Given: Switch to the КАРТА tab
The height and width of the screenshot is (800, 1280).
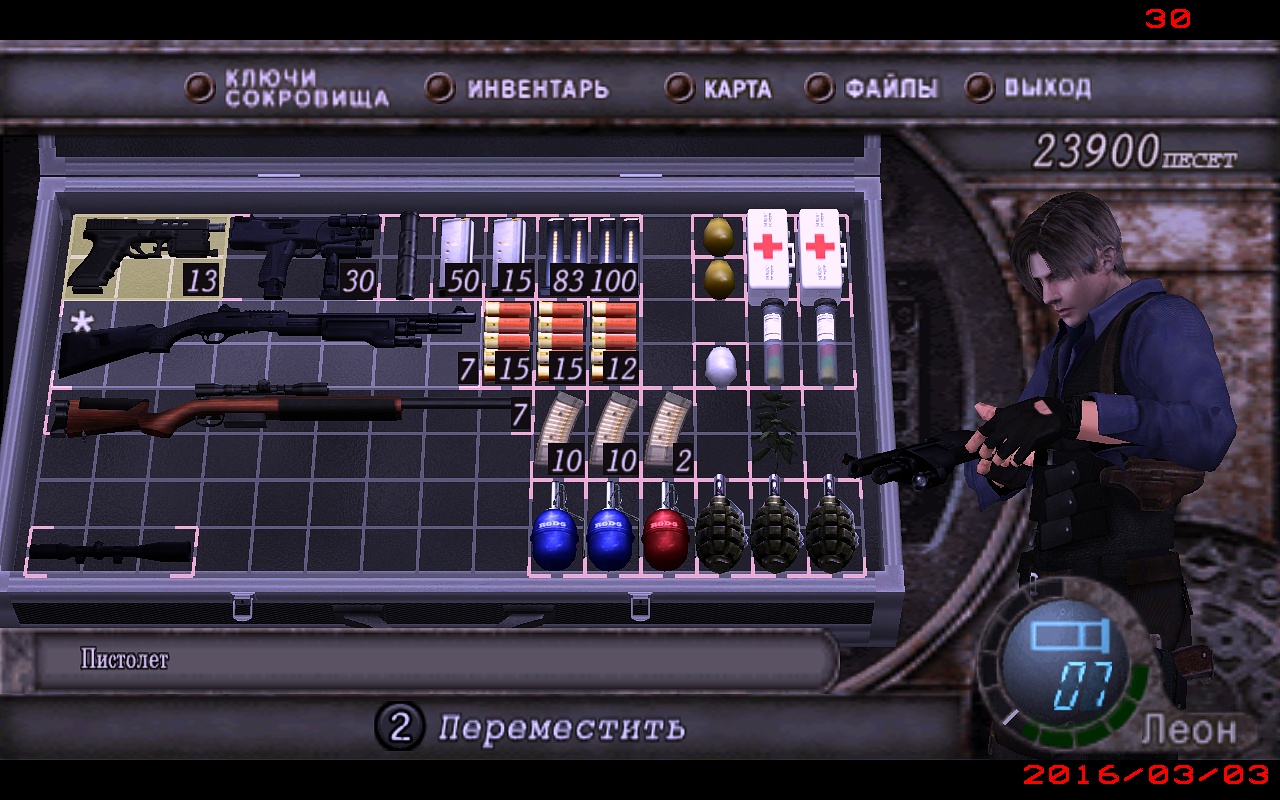Looking at the screenshot, I should coord(735,88).
